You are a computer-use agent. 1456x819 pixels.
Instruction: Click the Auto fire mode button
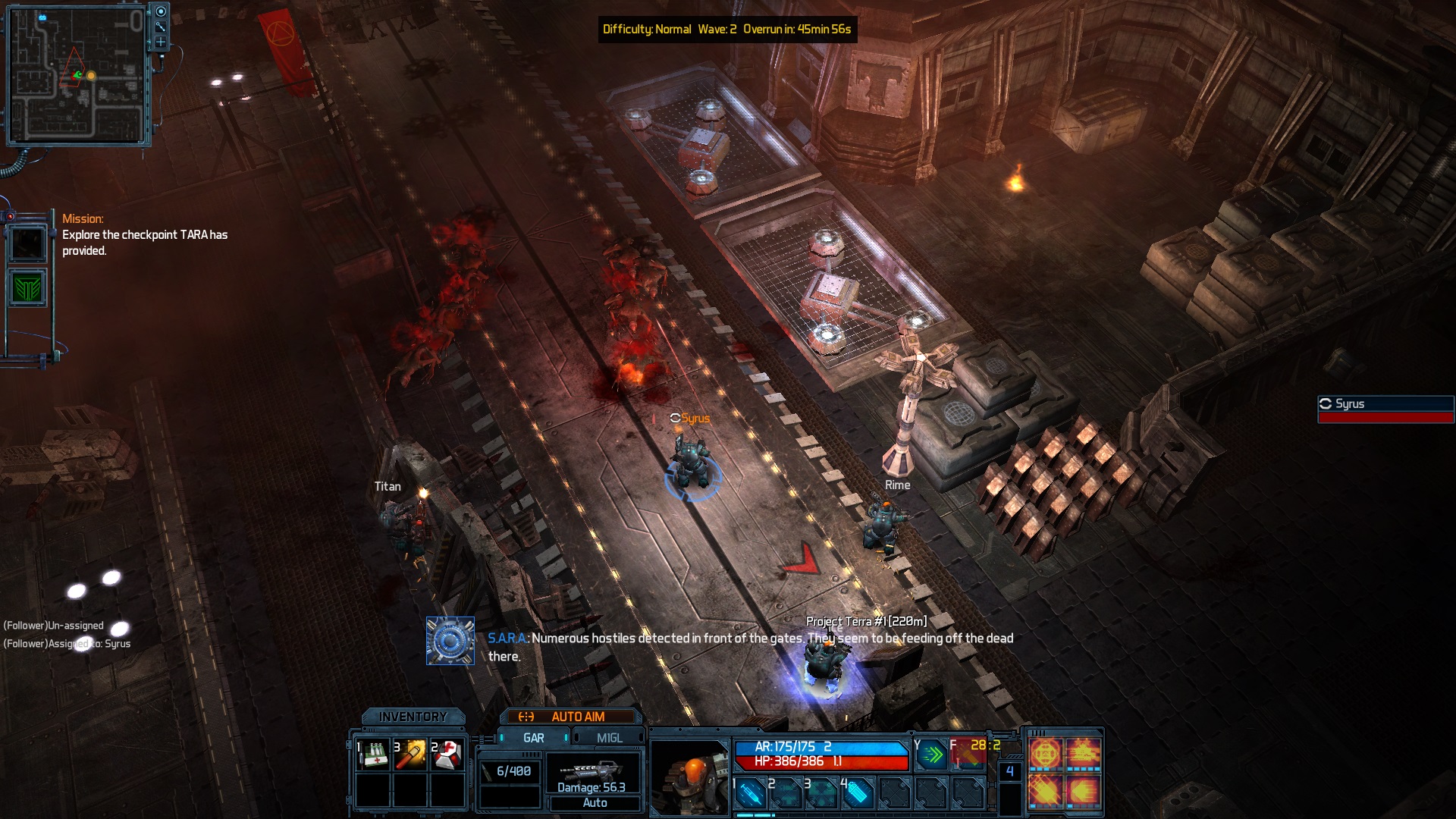[595, 803]
